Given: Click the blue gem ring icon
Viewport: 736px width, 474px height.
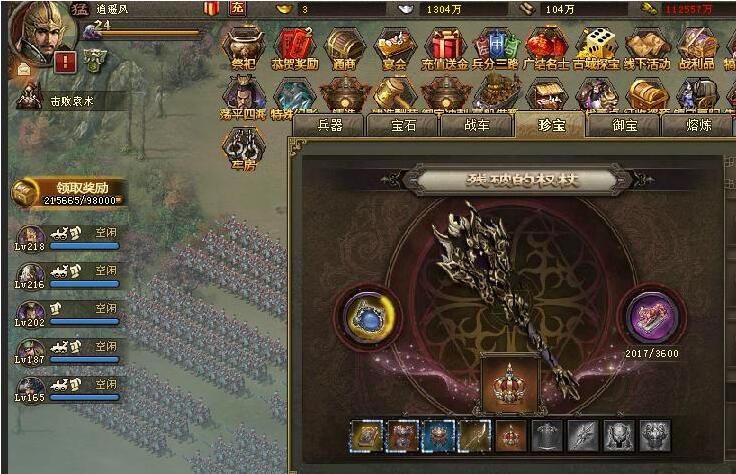Looking at the screenshot, I should [367, 314].
